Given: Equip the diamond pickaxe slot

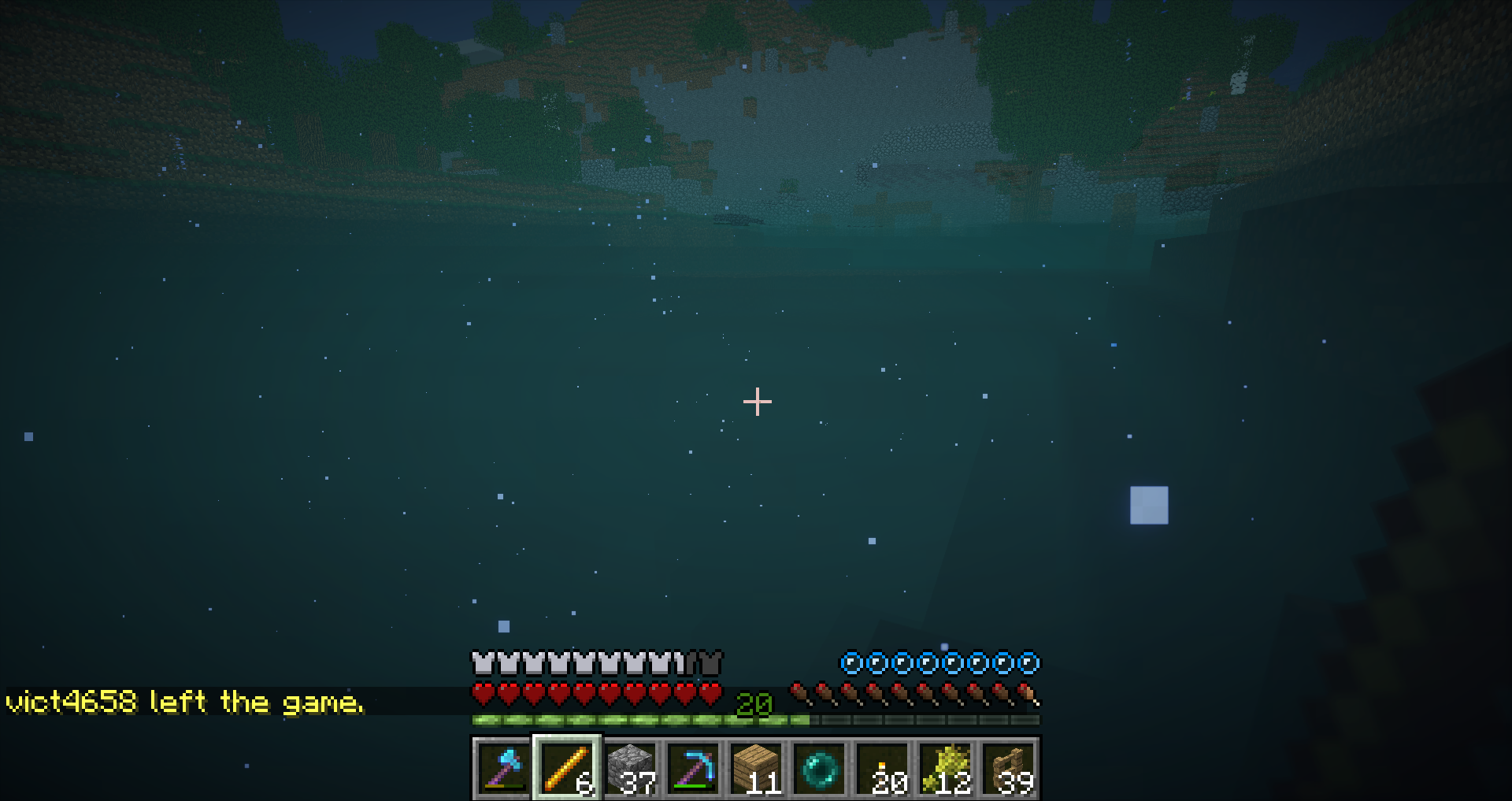Looking at the screenshot, I should point(693,768).
